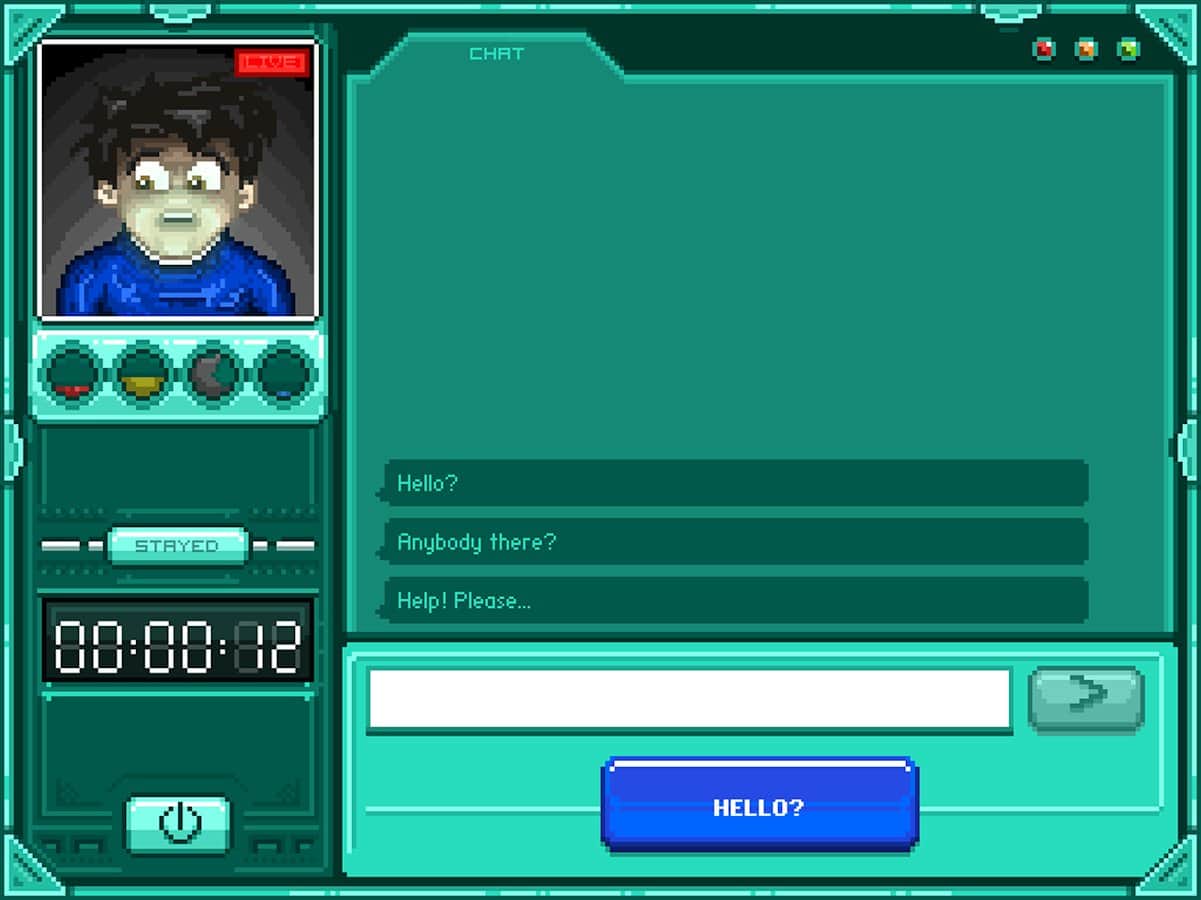Click the green window light button

[x=1128, y=49]
